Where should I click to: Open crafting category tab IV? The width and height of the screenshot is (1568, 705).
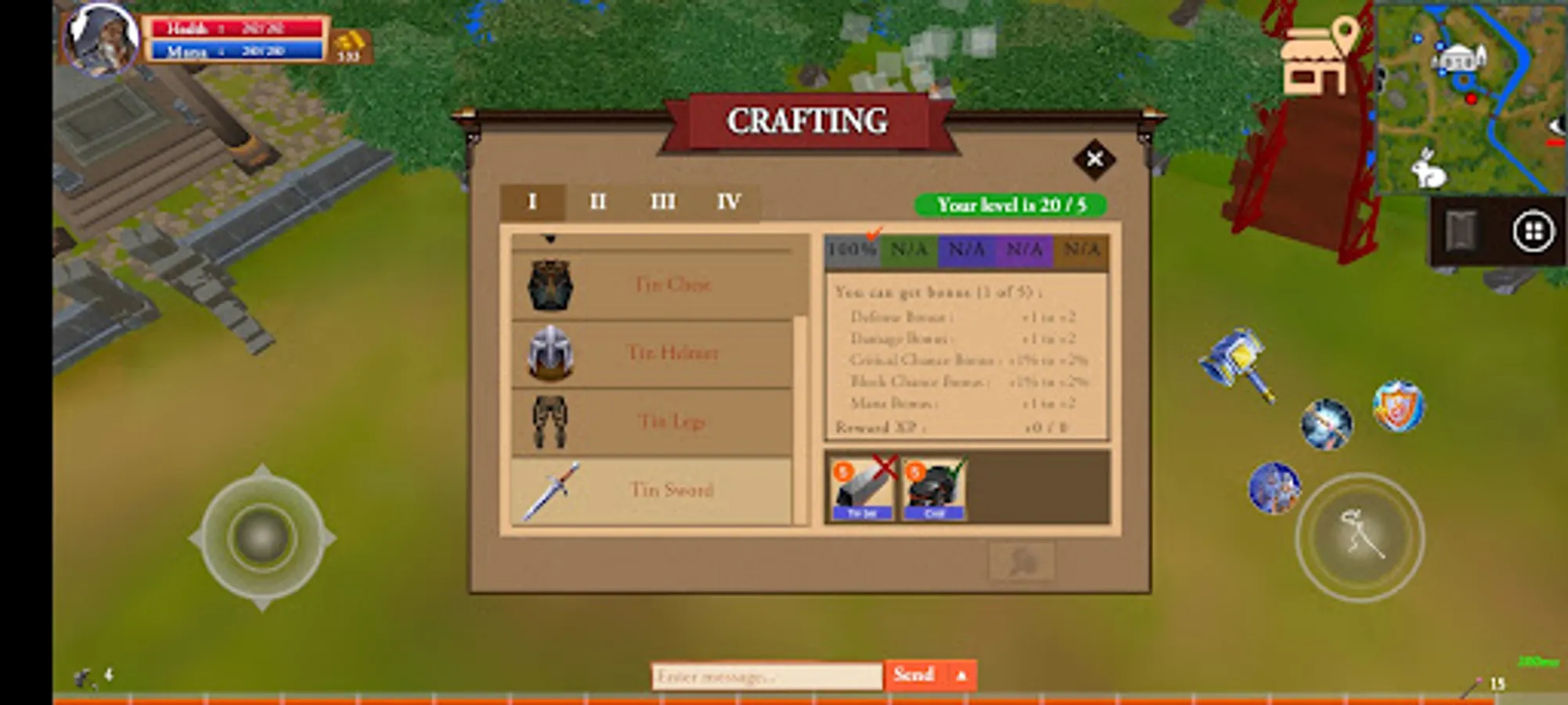727,202
